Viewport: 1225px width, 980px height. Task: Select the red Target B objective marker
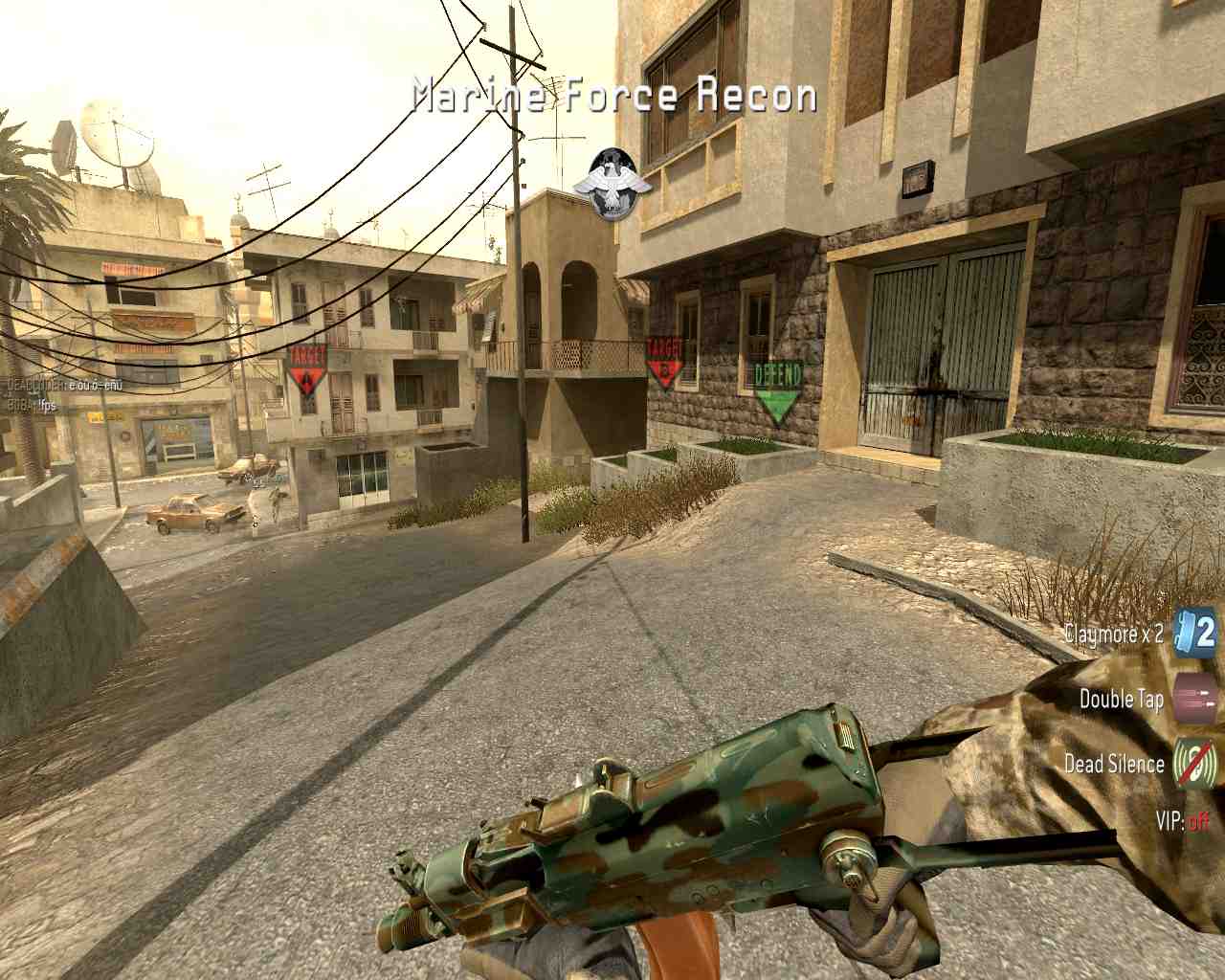(664, 362)
